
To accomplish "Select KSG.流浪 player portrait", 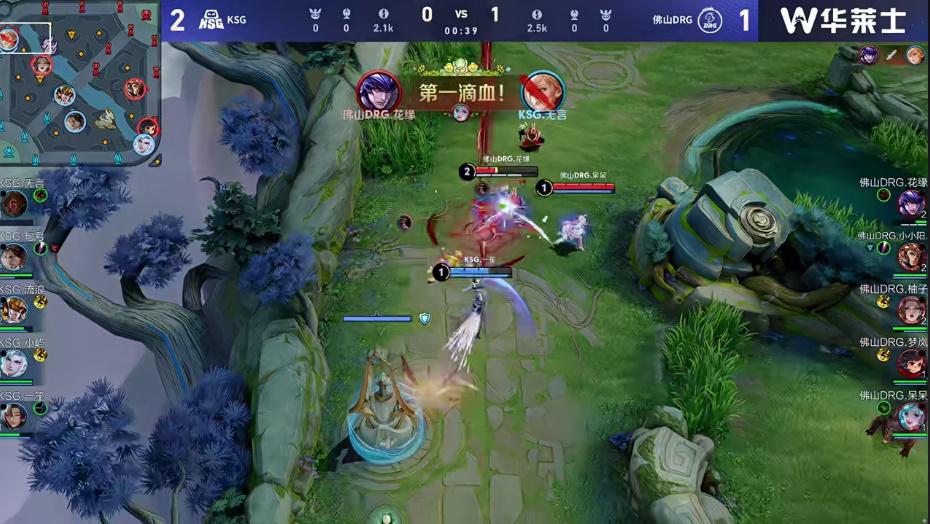I will coord(13,310).
